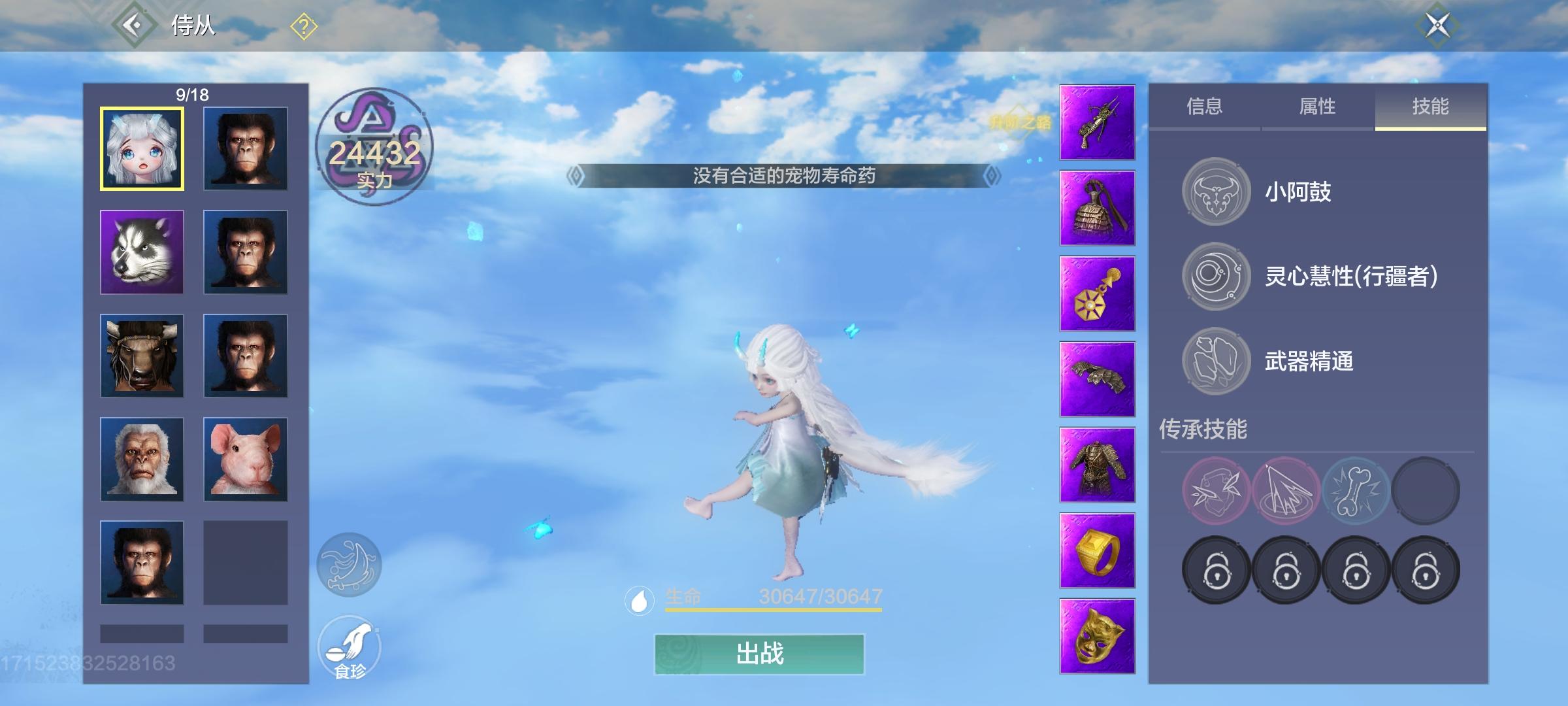Switch to the 属性 tab
This screenshot has width=1568, height=706.
coord(1315,107)
